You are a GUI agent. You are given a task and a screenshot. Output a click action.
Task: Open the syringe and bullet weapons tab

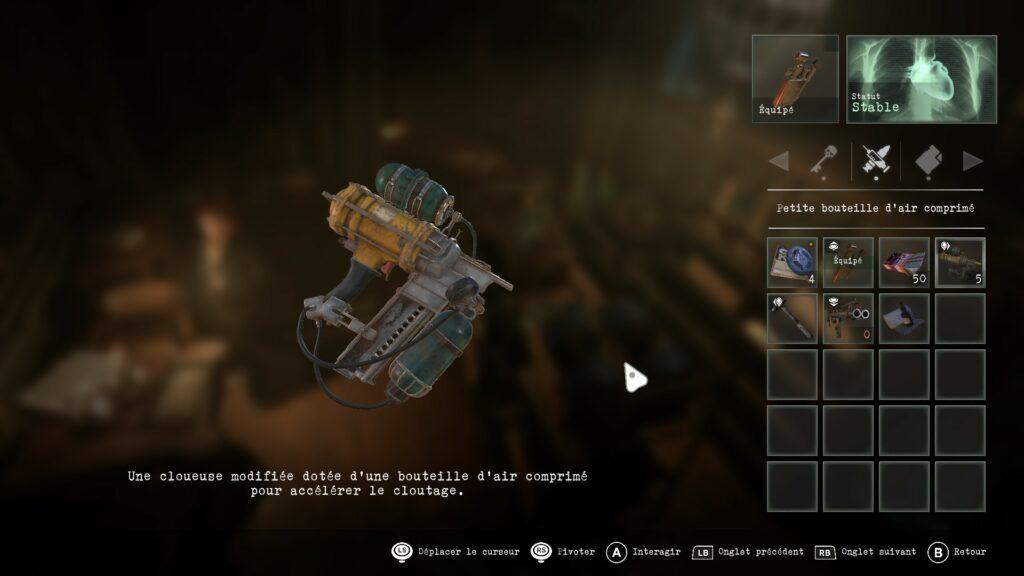pyautogui.click(x=875, y=160)
